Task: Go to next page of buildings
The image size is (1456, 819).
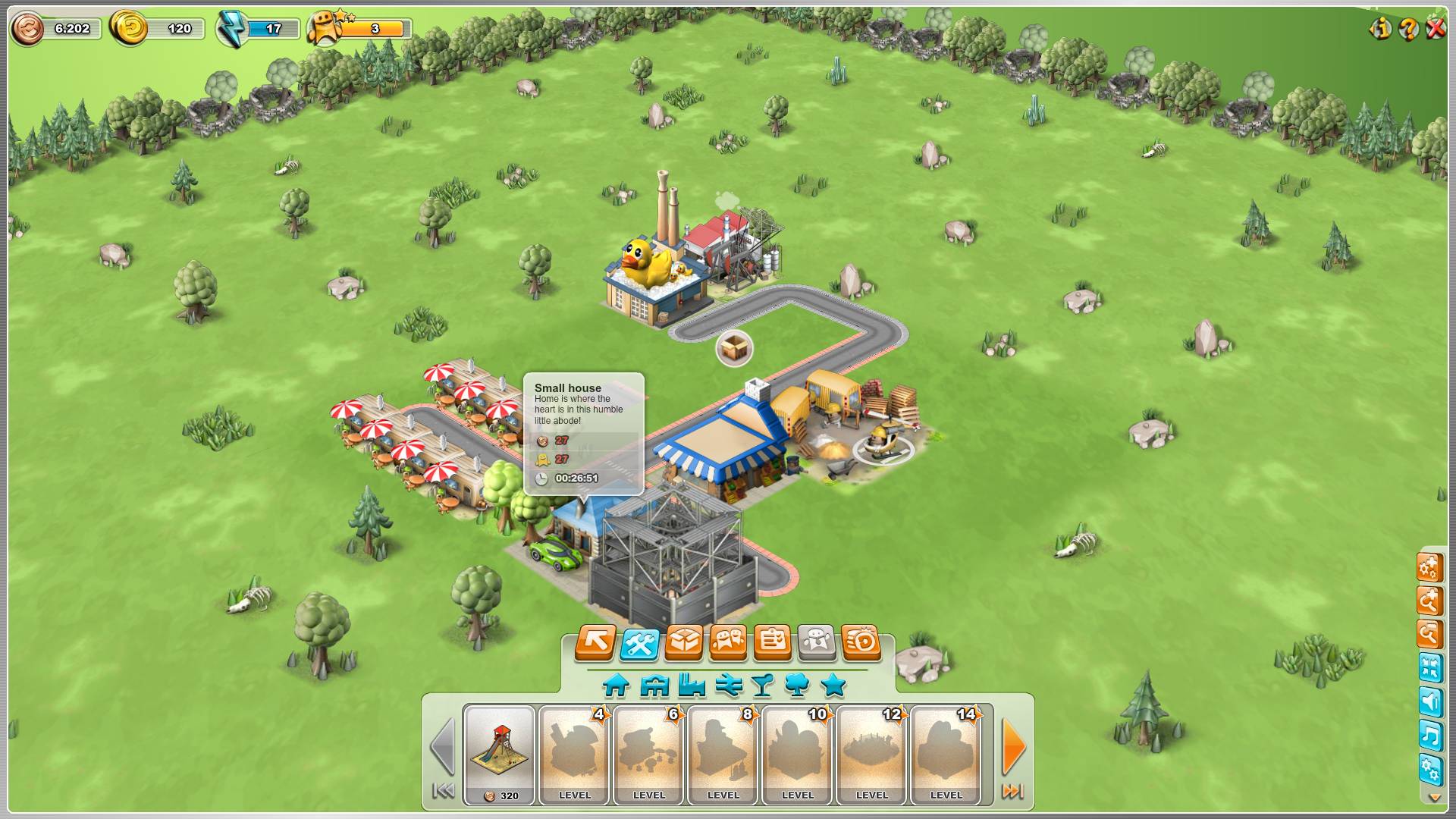Action: (x=1013, y=748)
